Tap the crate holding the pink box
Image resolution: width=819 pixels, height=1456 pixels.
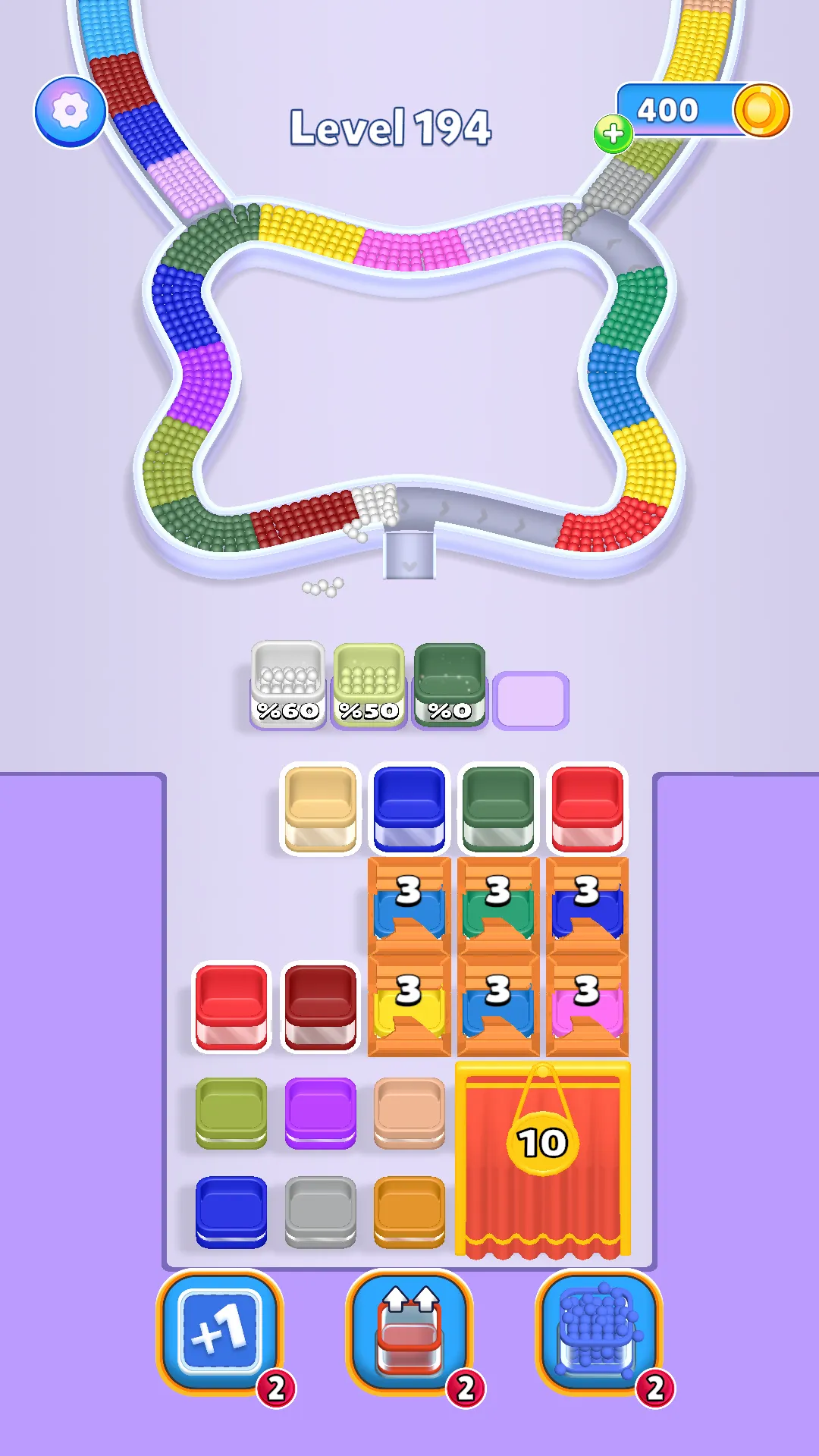(x=588, y=1006)
